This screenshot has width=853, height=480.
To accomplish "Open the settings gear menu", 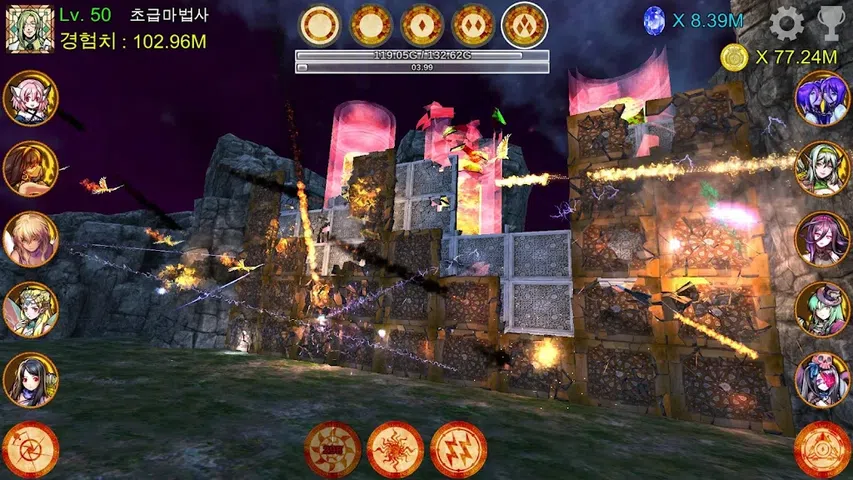I will [x=787, y=22].
